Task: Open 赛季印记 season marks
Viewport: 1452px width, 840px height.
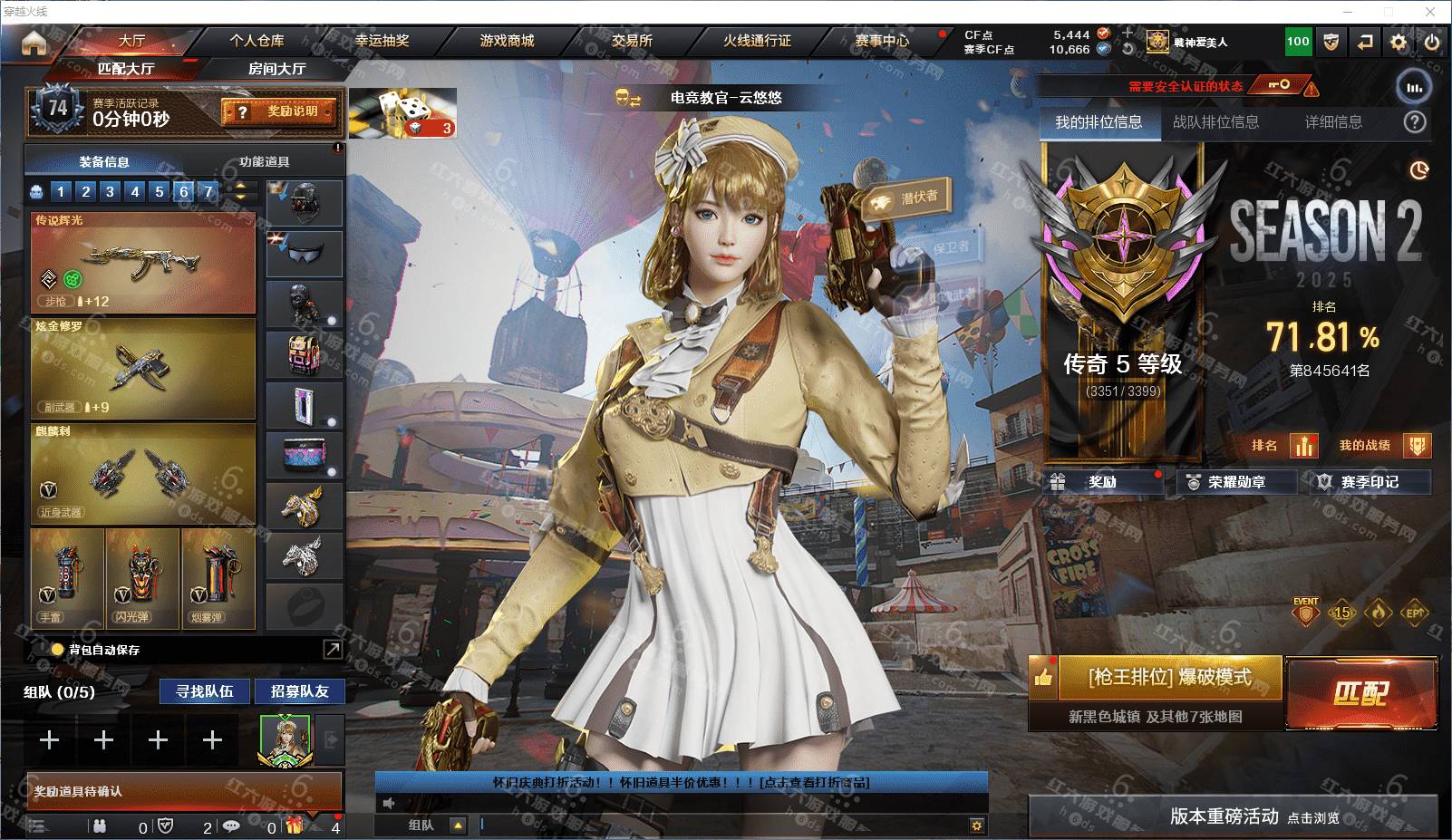Action: [1369, 482]
